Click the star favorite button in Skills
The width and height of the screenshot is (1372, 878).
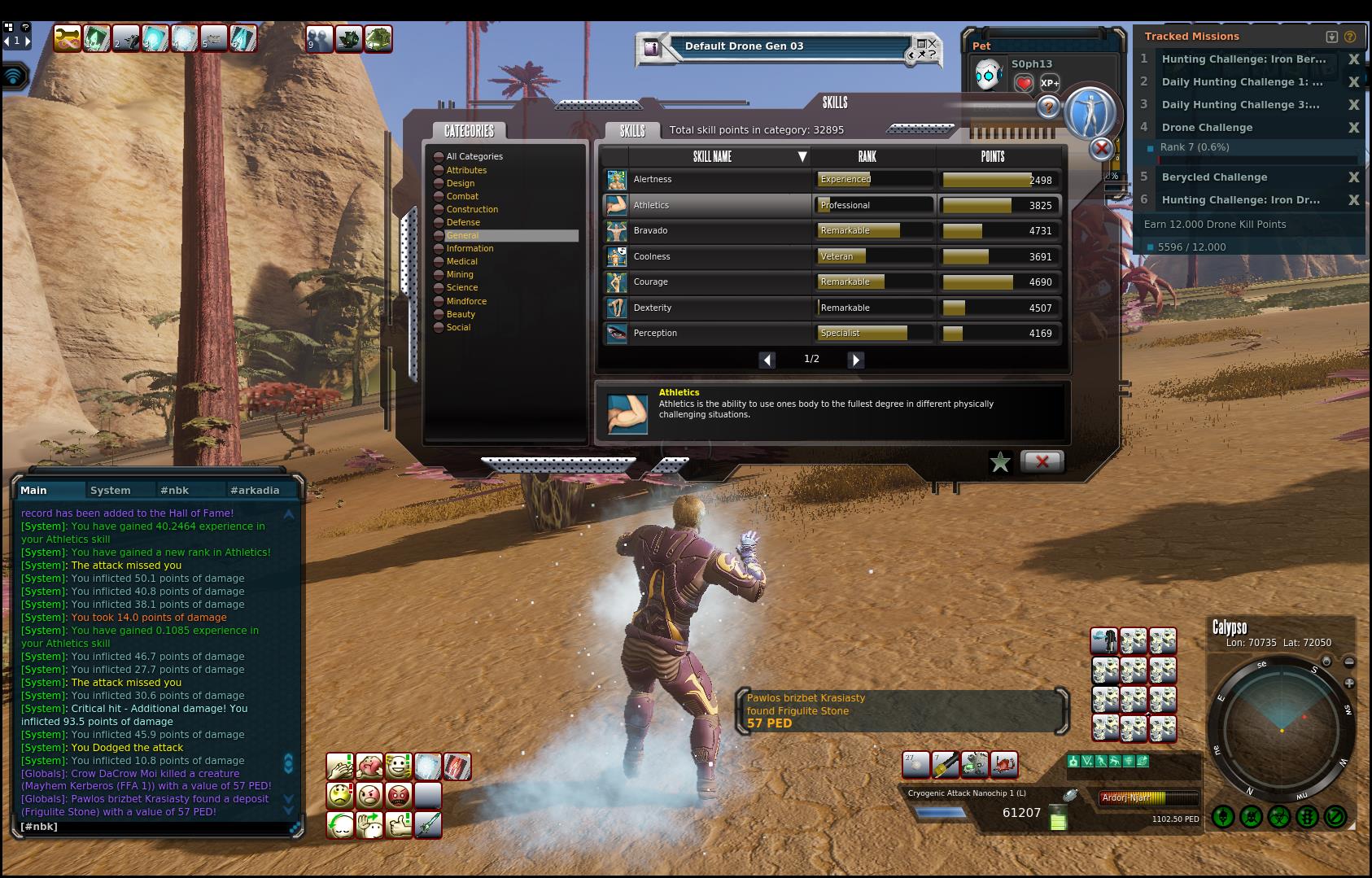point(1000,462)
